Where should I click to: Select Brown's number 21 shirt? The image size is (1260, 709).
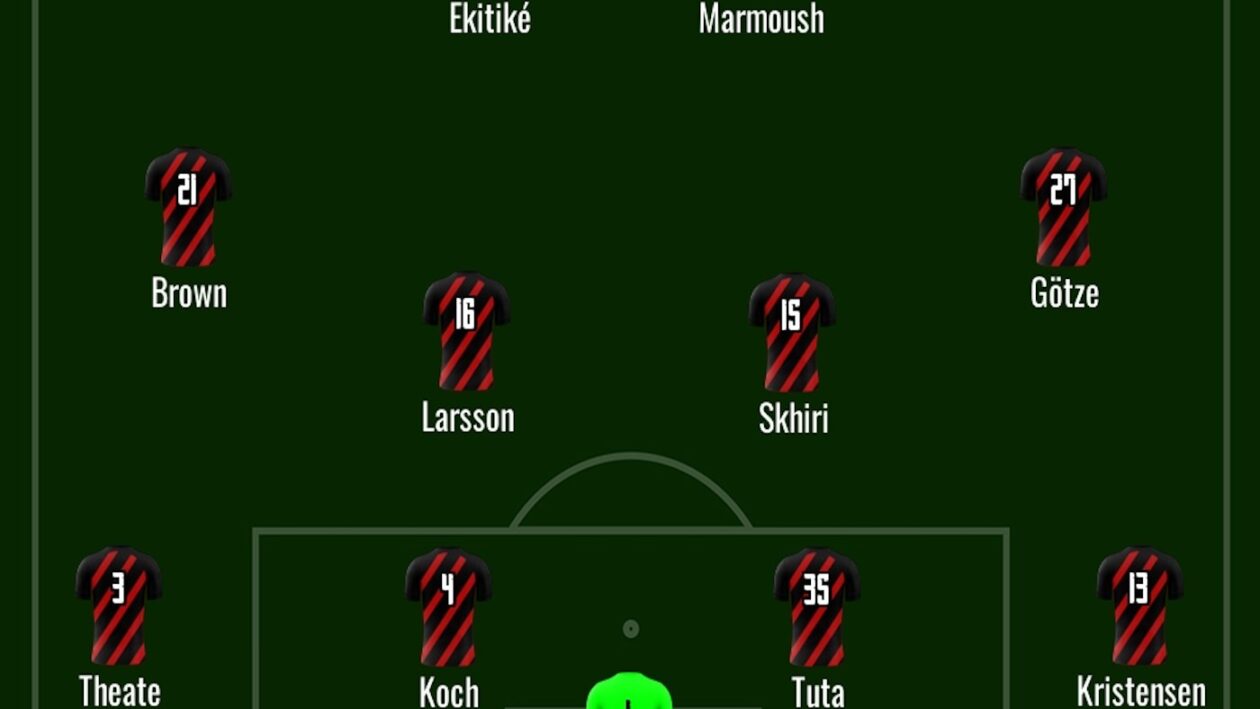coord(188,207)
